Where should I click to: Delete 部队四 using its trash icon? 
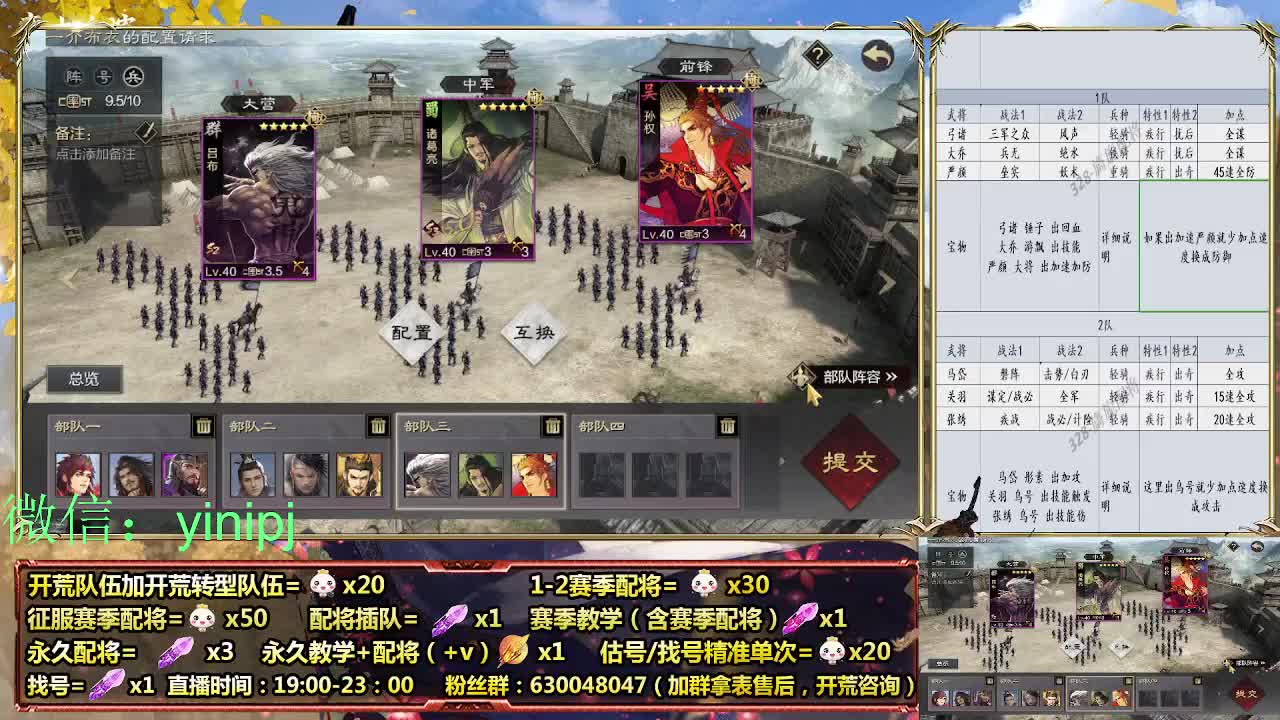728,424
